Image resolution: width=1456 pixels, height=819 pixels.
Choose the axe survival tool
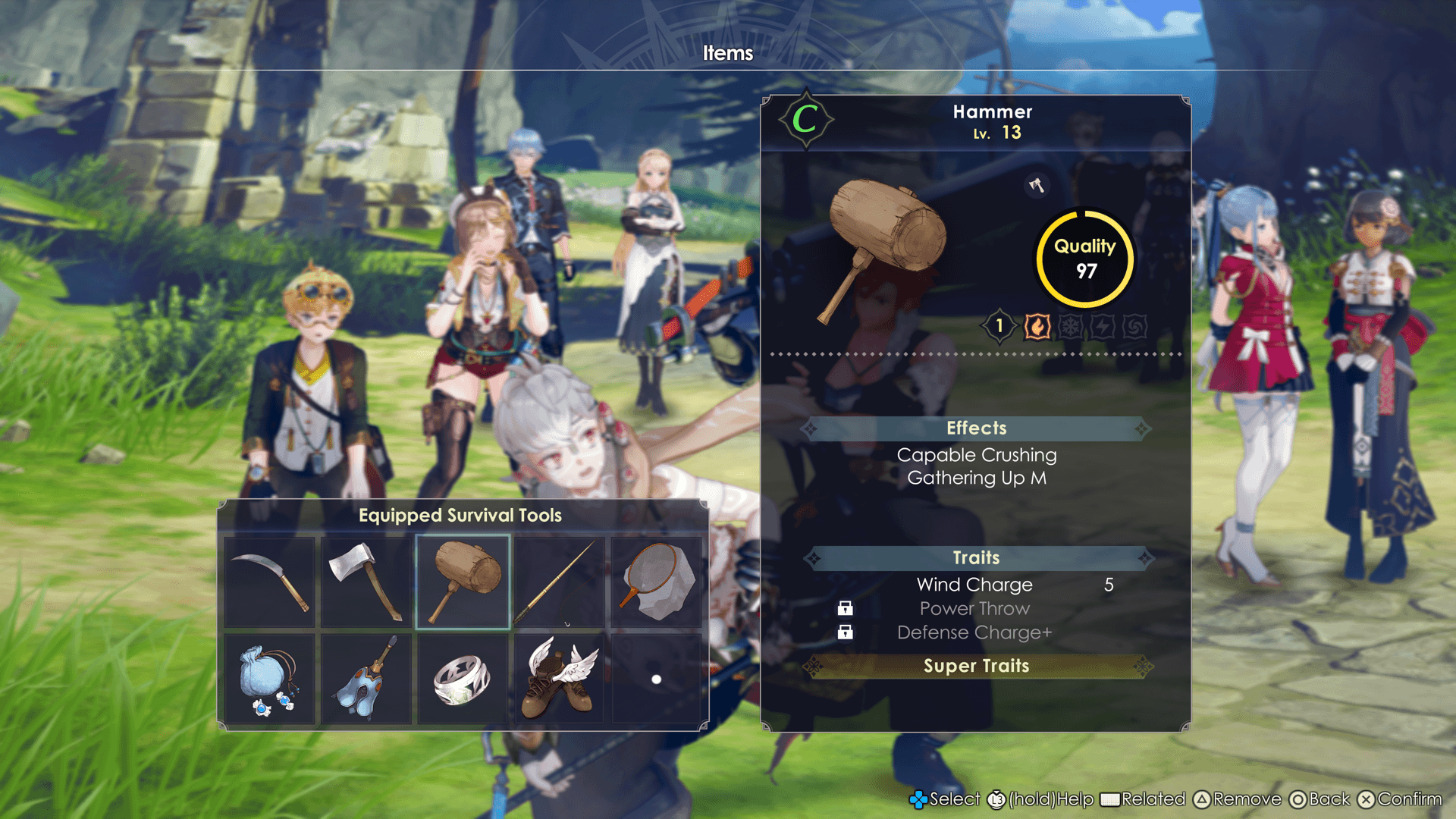(366, 582)
